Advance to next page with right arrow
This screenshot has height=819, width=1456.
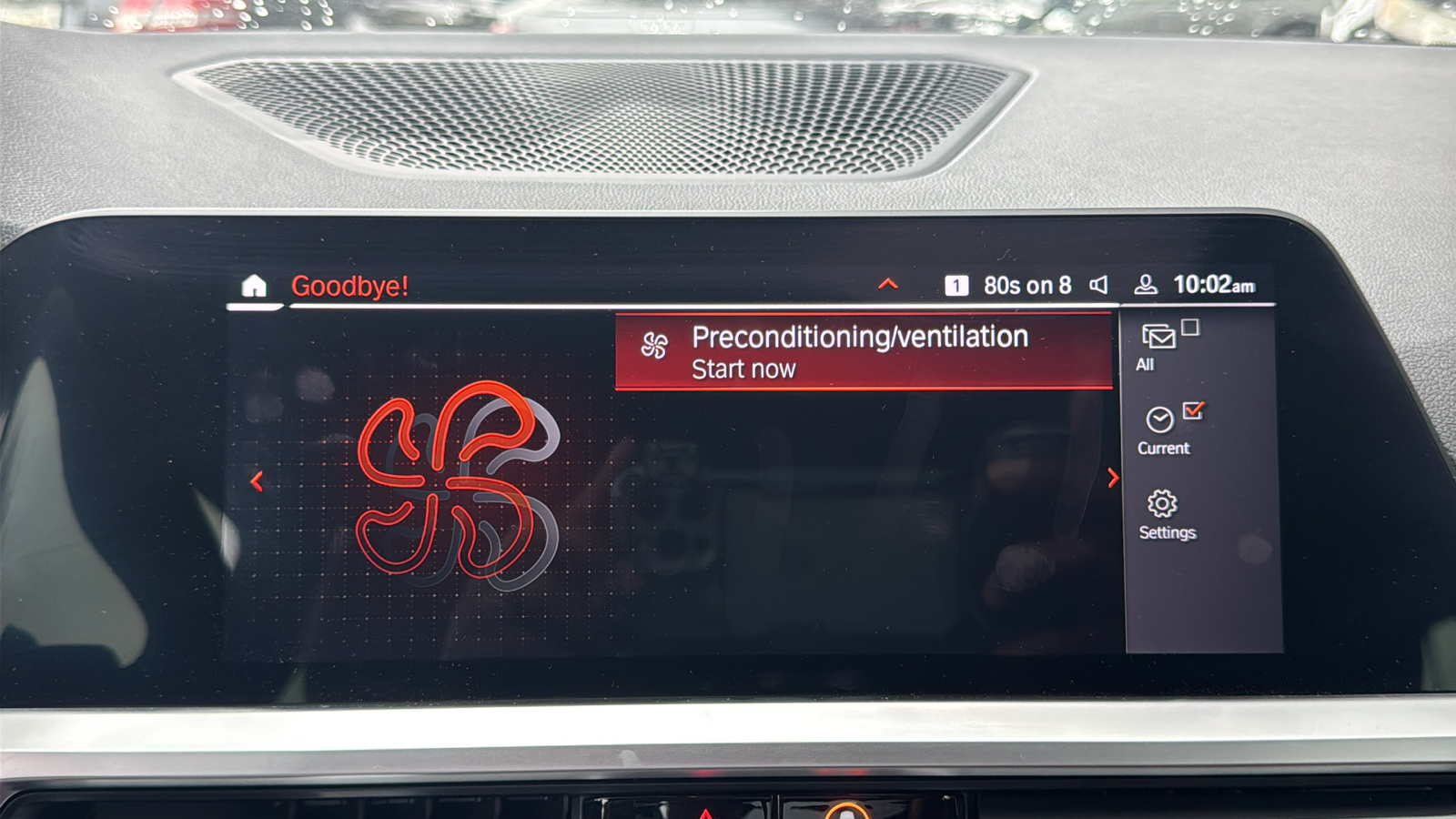(1112, 478)
